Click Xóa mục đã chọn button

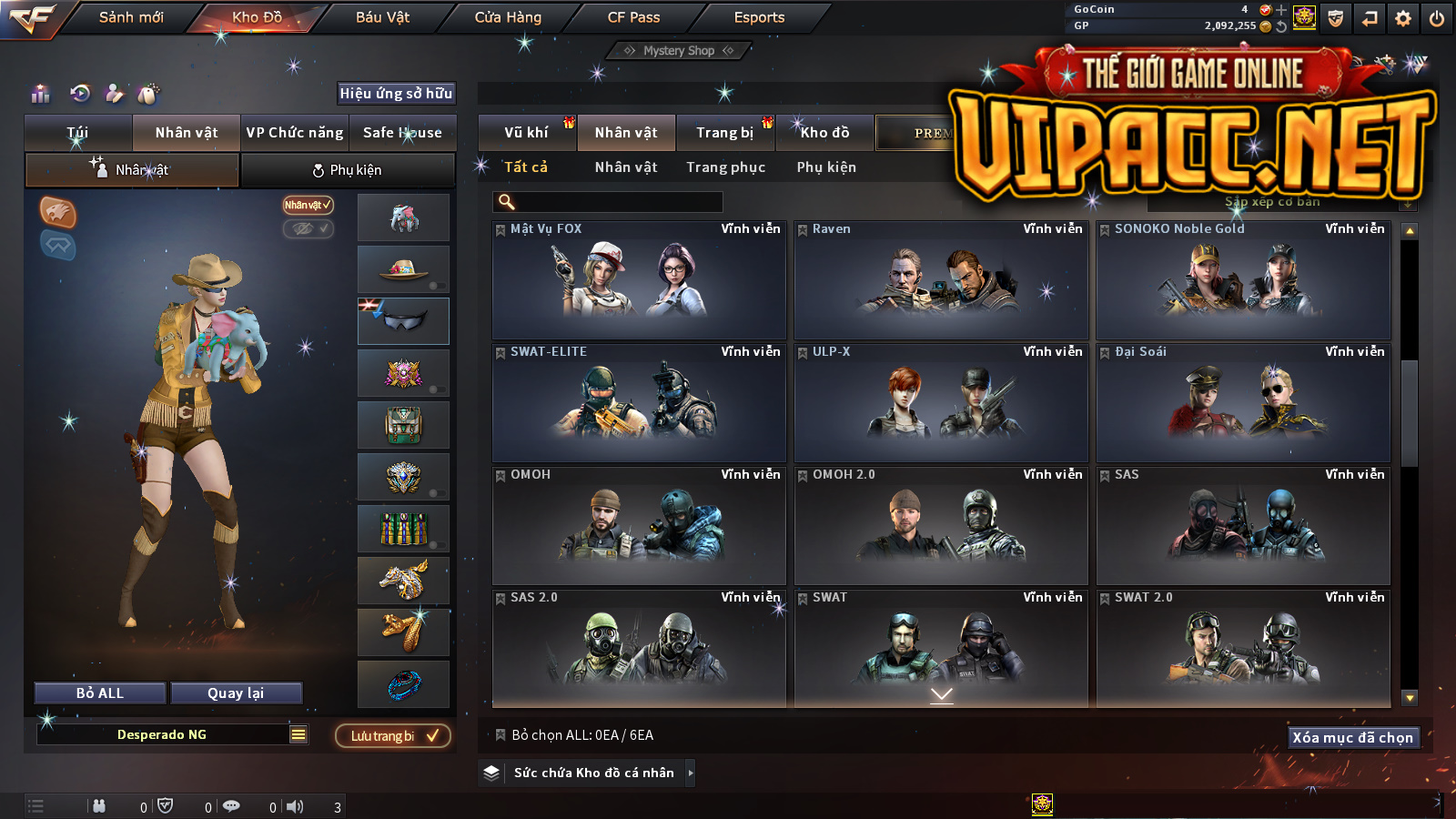click(x=1353, y=737)
